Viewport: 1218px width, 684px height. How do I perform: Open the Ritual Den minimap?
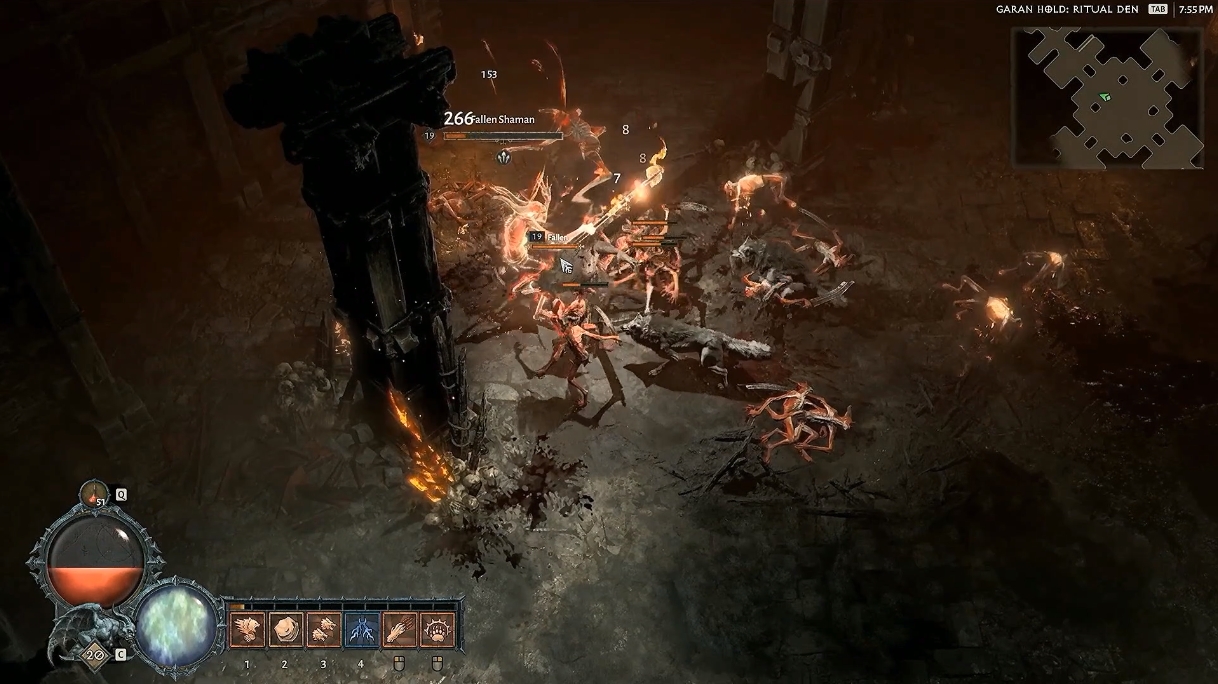pyautogui.click(x=1107, y=96)
